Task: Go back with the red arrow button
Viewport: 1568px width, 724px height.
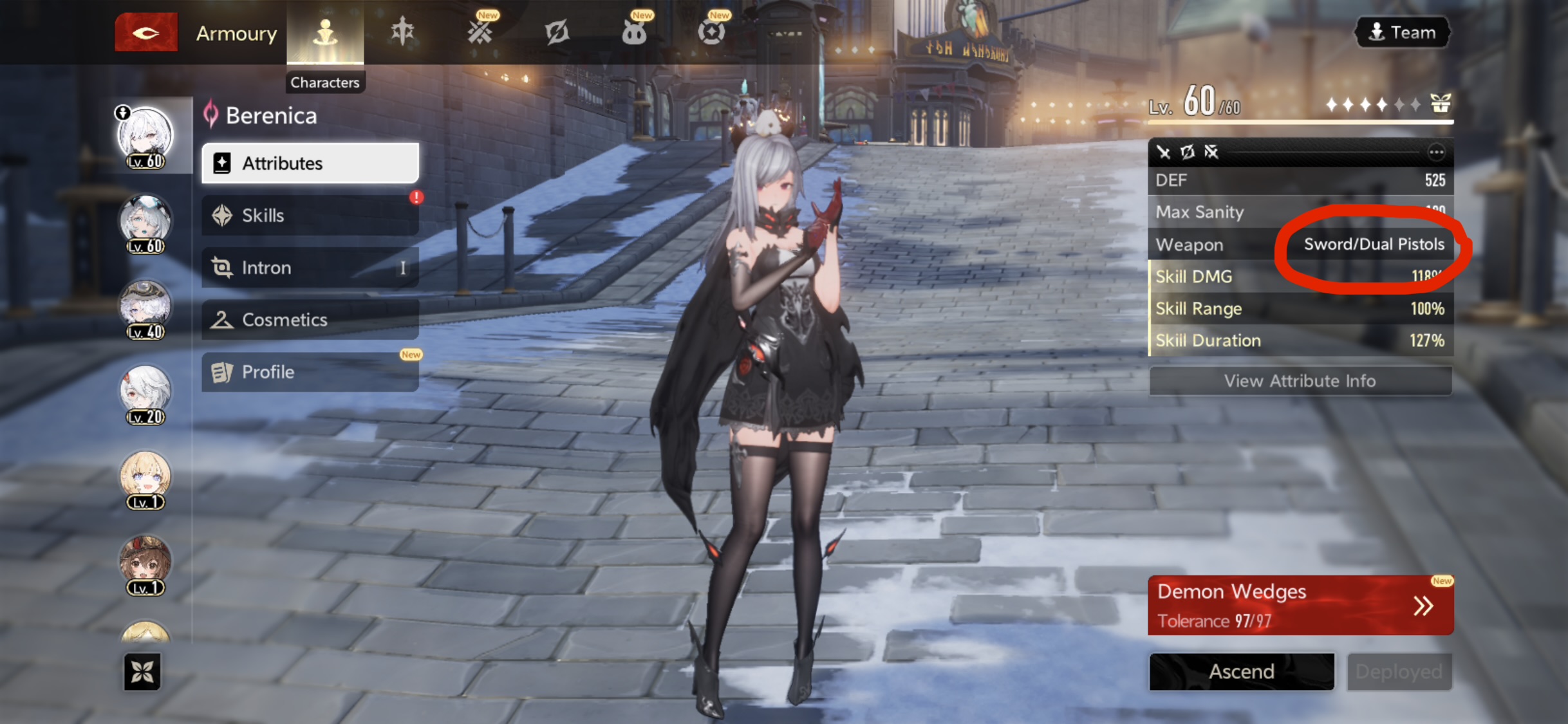Action: pos(146,32)
